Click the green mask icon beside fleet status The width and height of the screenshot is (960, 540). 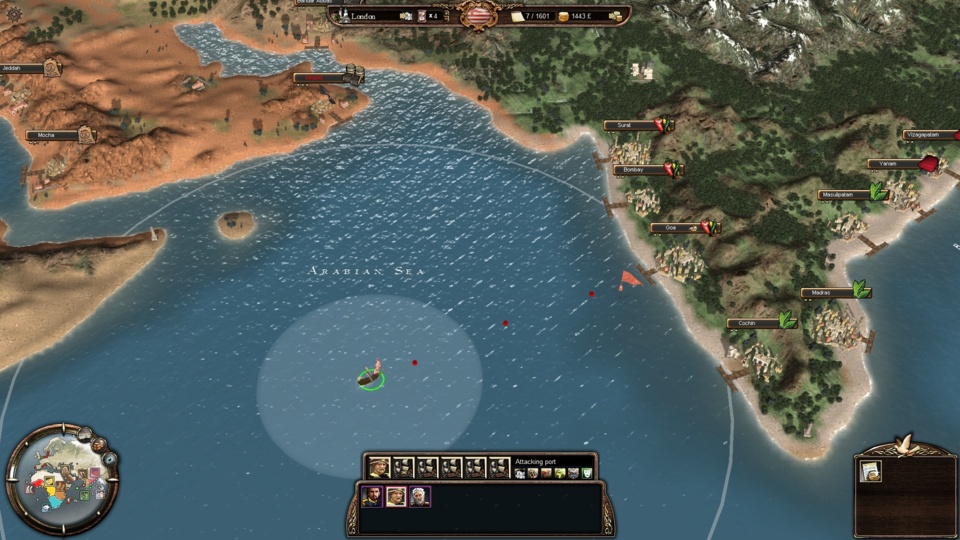587,473
